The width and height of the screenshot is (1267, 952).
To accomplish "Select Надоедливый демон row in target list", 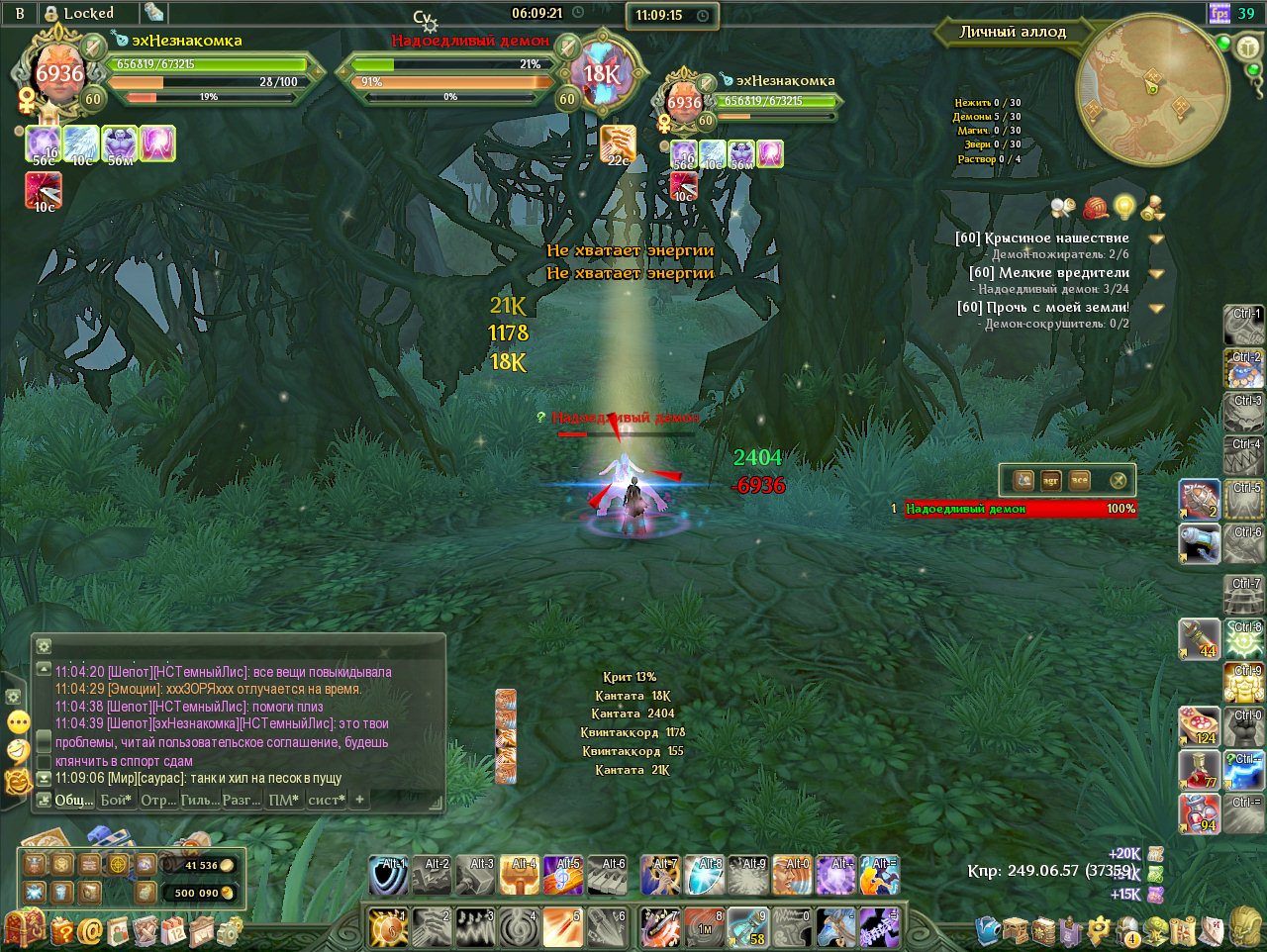I will pyautogui.click(x=1020, y=509).
